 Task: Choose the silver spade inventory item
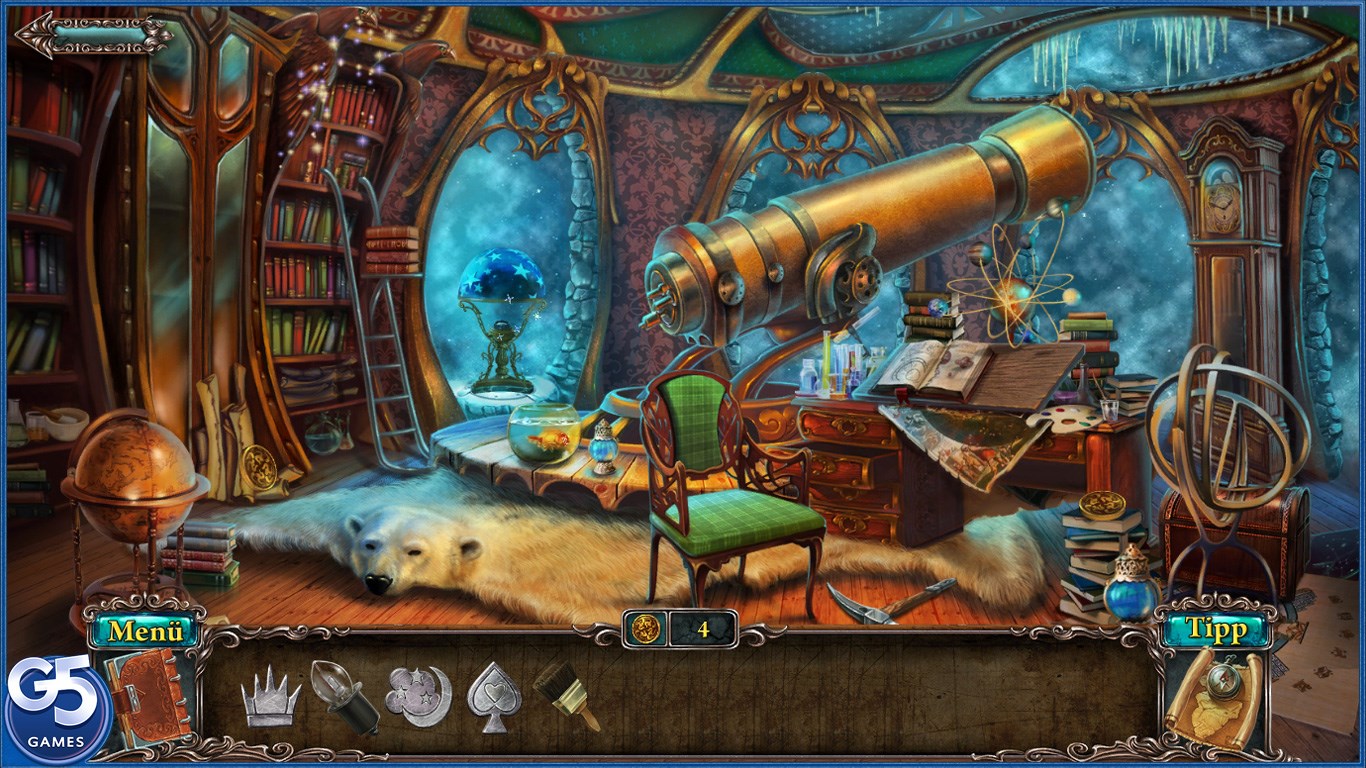point(494,695)
